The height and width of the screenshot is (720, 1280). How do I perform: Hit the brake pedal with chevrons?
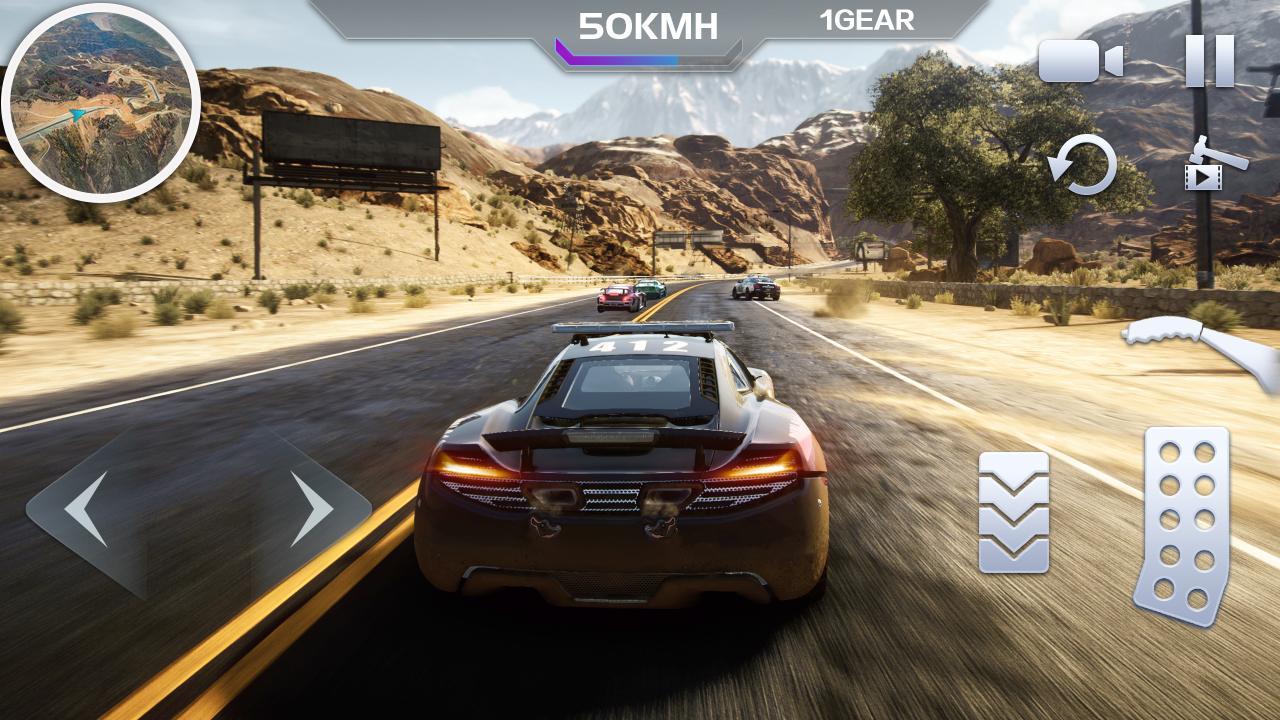coord(1014,512)
